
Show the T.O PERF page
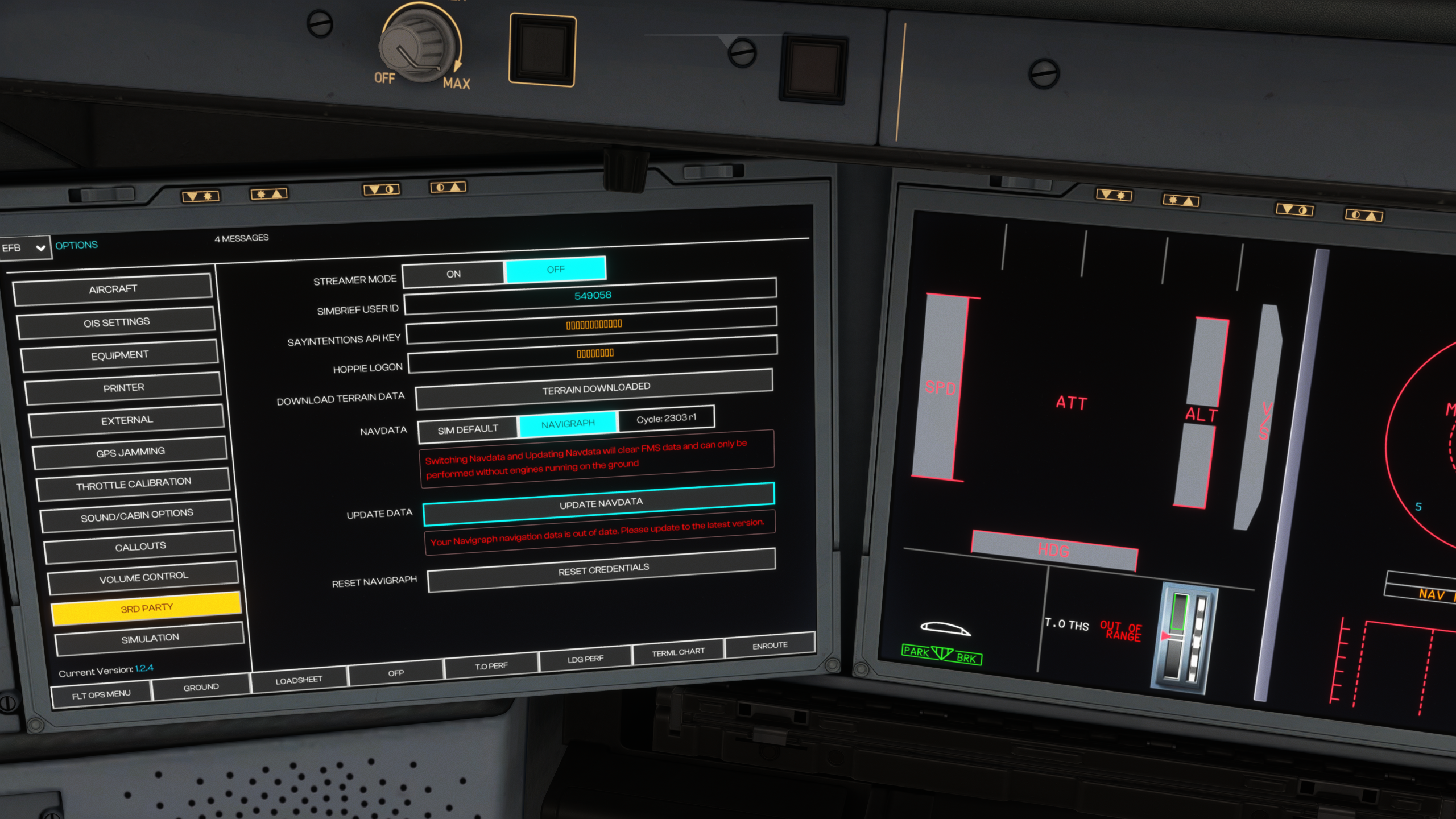491,665
